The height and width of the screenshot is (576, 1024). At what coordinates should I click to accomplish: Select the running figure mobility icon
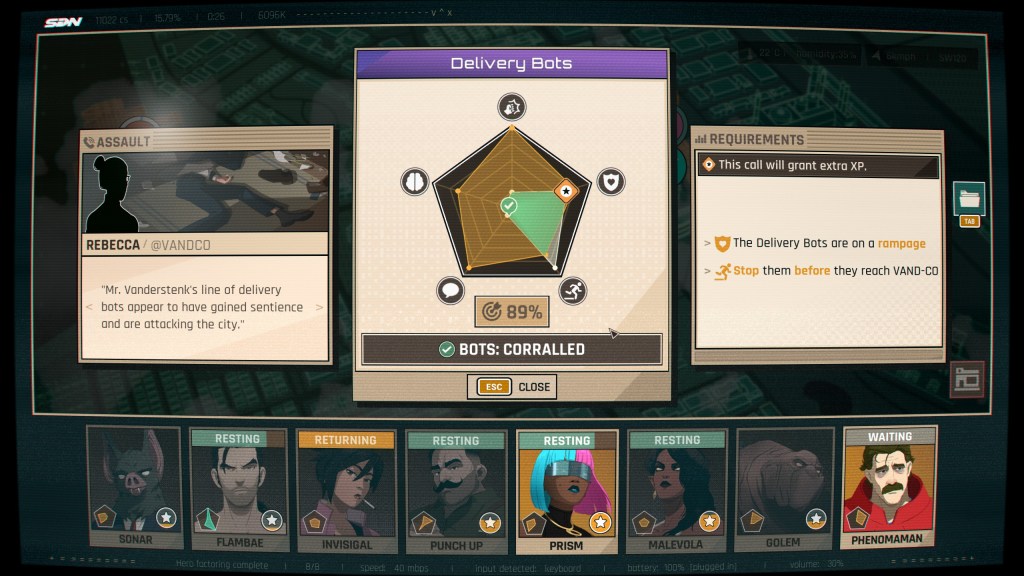point(573,291)
